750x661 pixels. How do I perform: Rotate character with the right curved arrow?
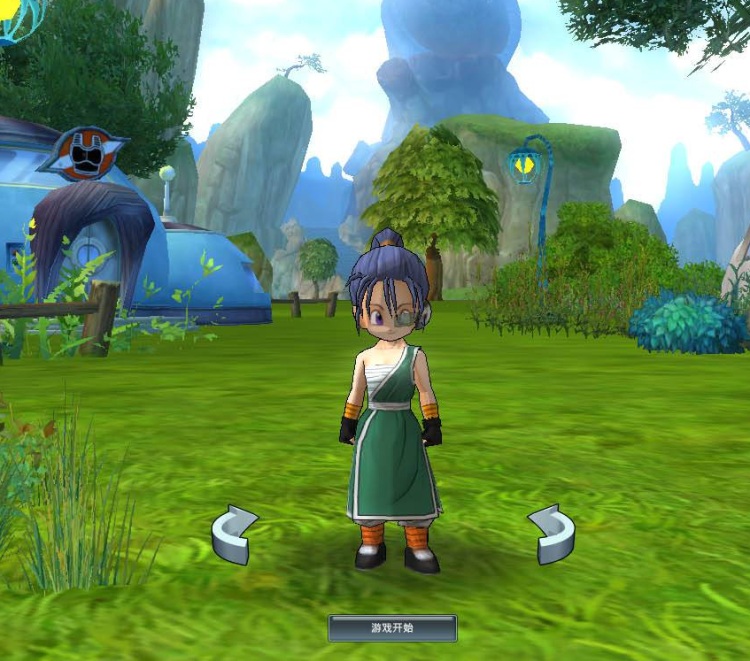coord(552,534)
